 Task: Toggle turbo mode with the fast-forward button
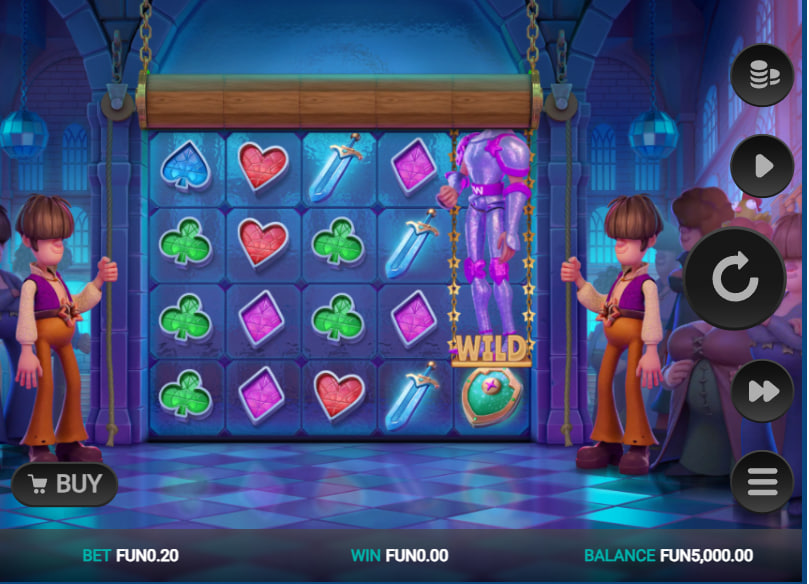(x=762, y=391)
